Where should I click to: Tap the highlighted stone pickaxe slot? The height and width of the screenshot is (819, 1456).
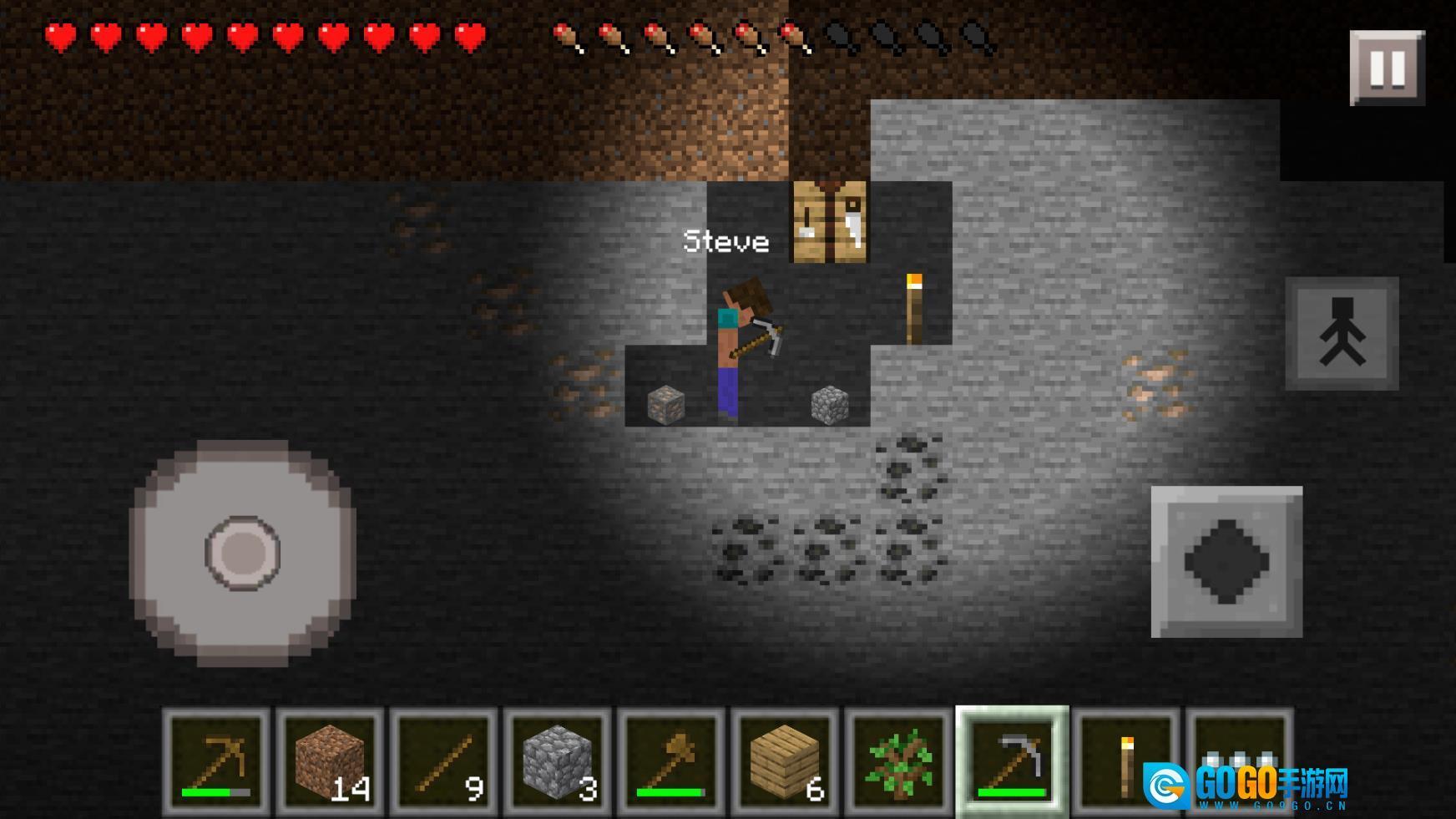point(1012,761)
